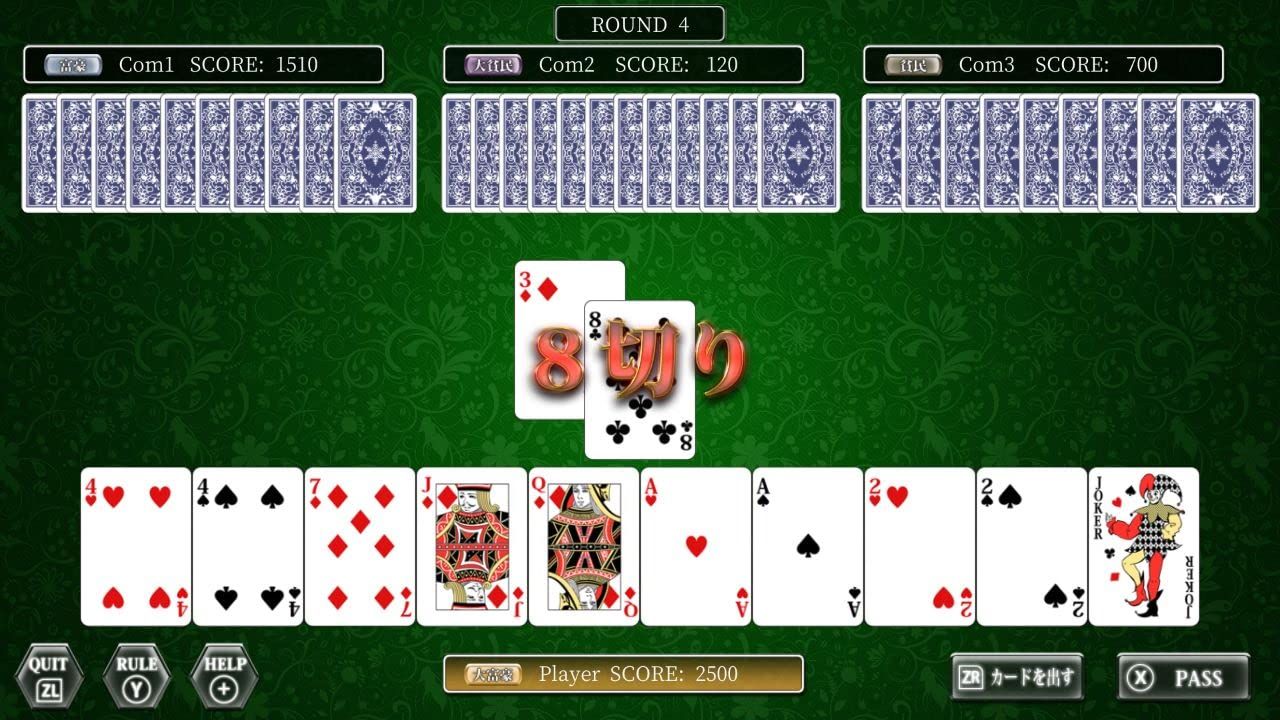The height and width of the screenshot is (720, 1280).
Task: Select the 4 of spades card
Action: coord(248,546)
